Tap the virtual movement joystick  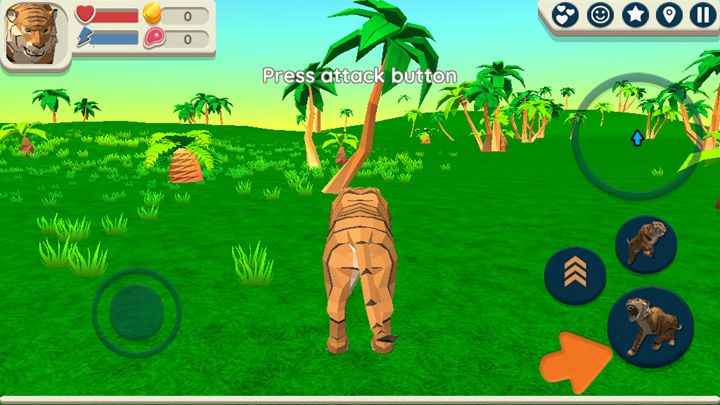[136, 312]
